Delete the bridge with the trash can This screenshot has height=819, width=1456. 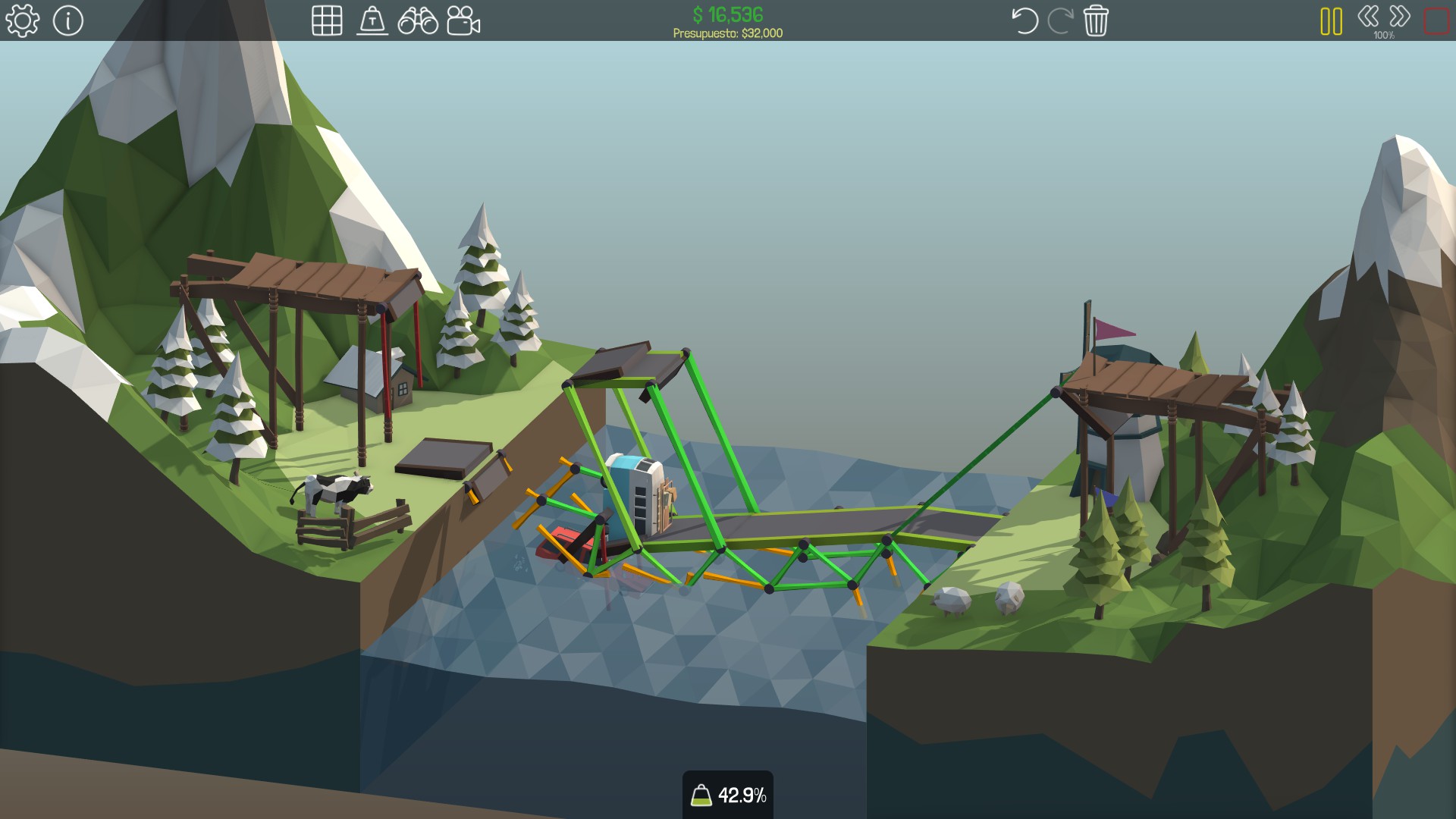coord(1096,20)
